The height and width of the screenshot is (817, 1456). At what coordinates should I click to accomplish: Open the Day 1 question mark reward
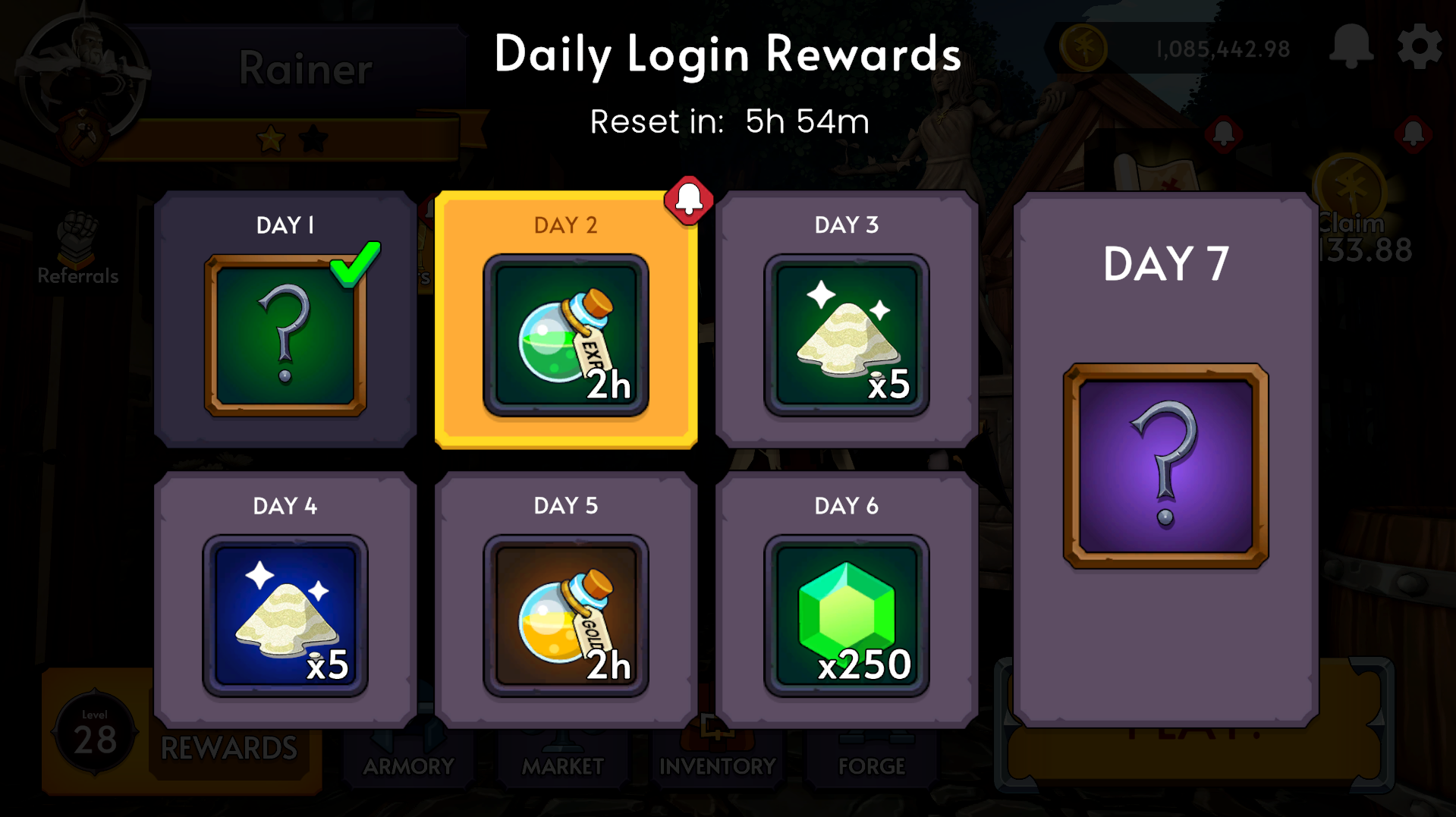[x=285, y=336]
